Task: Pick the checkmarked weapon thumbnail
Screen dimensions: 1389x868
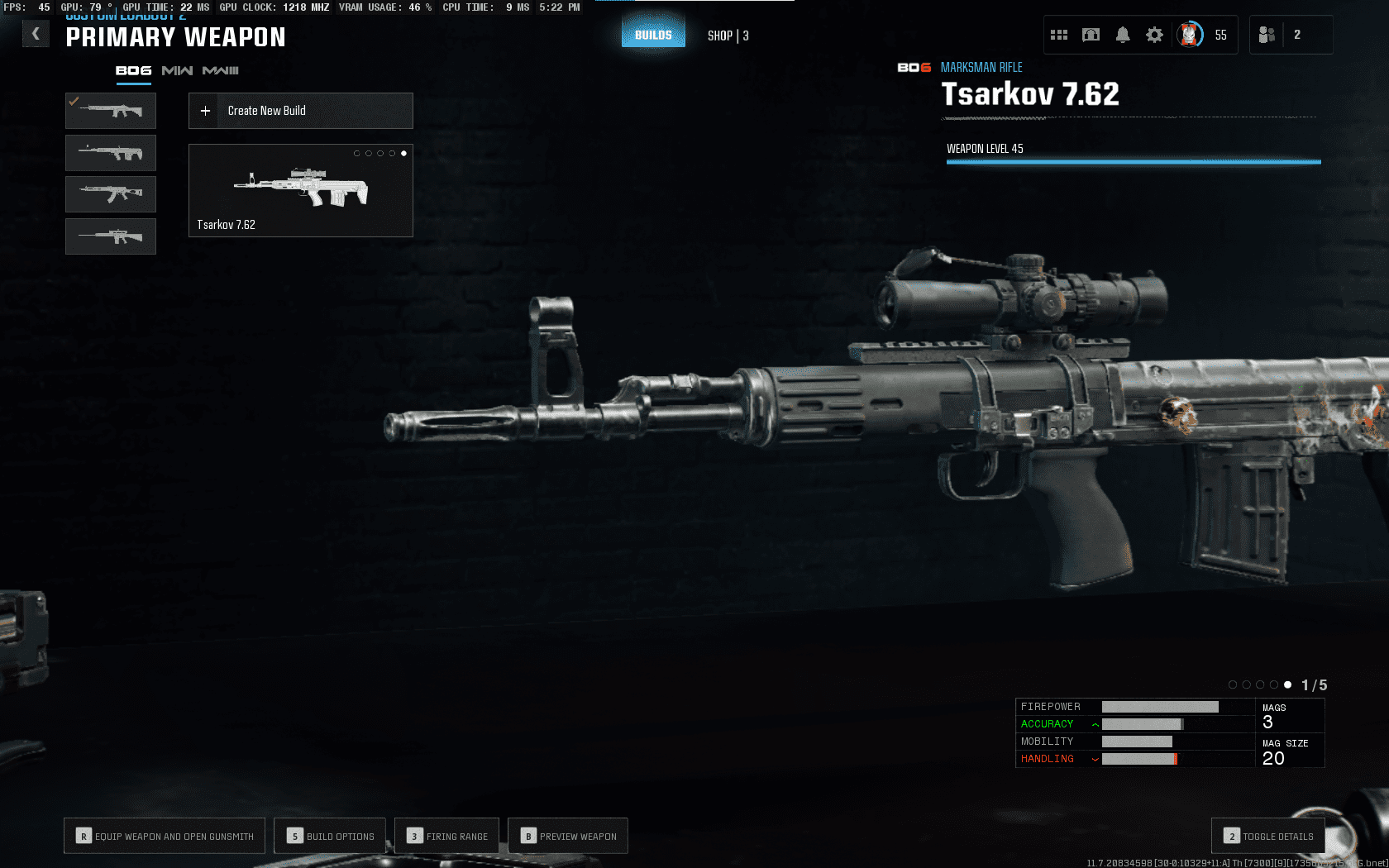Action: click(x=111, y=111)
